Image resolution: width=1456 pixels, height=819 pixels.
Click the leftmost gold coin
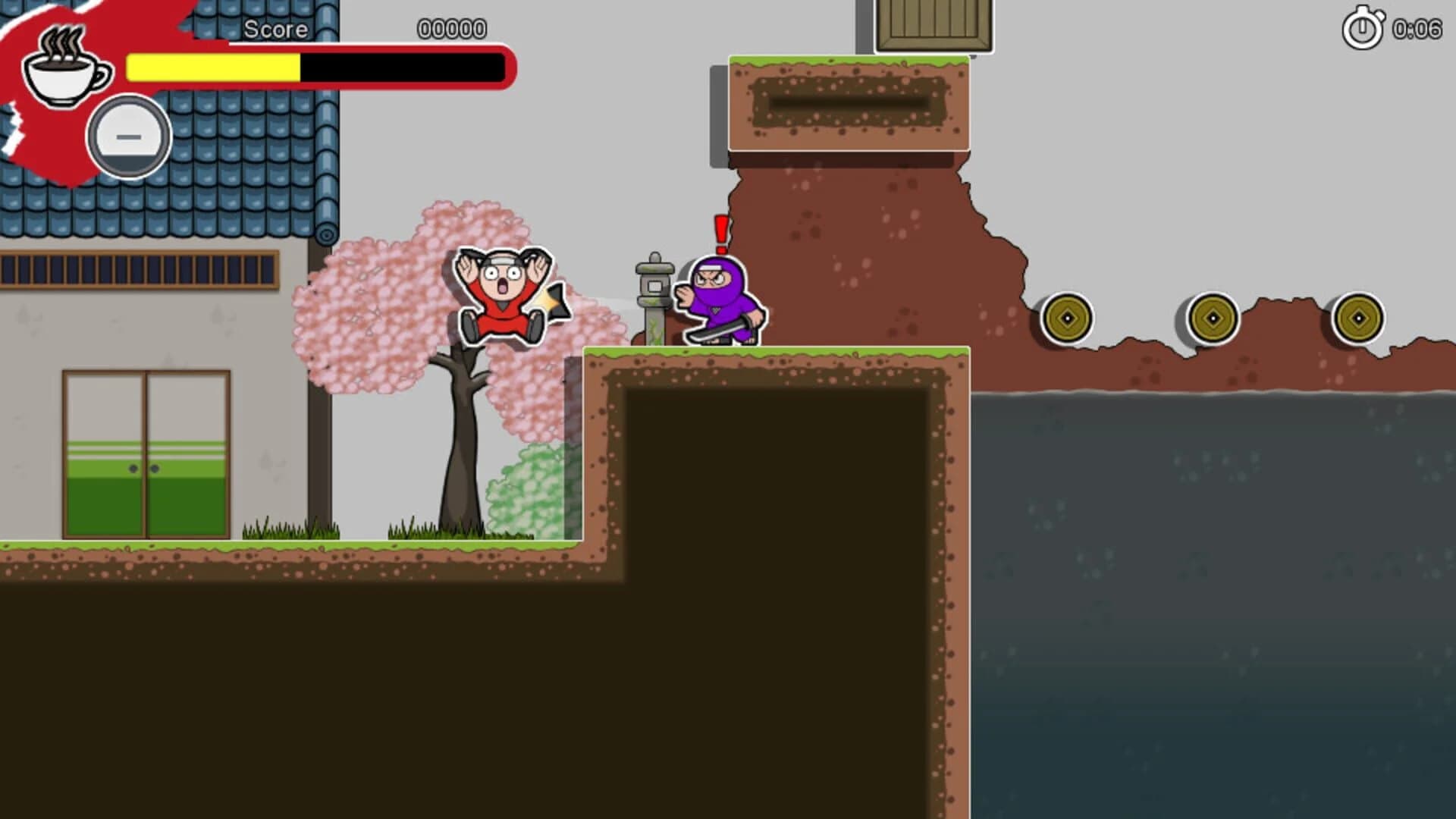tap(1068, 317)
